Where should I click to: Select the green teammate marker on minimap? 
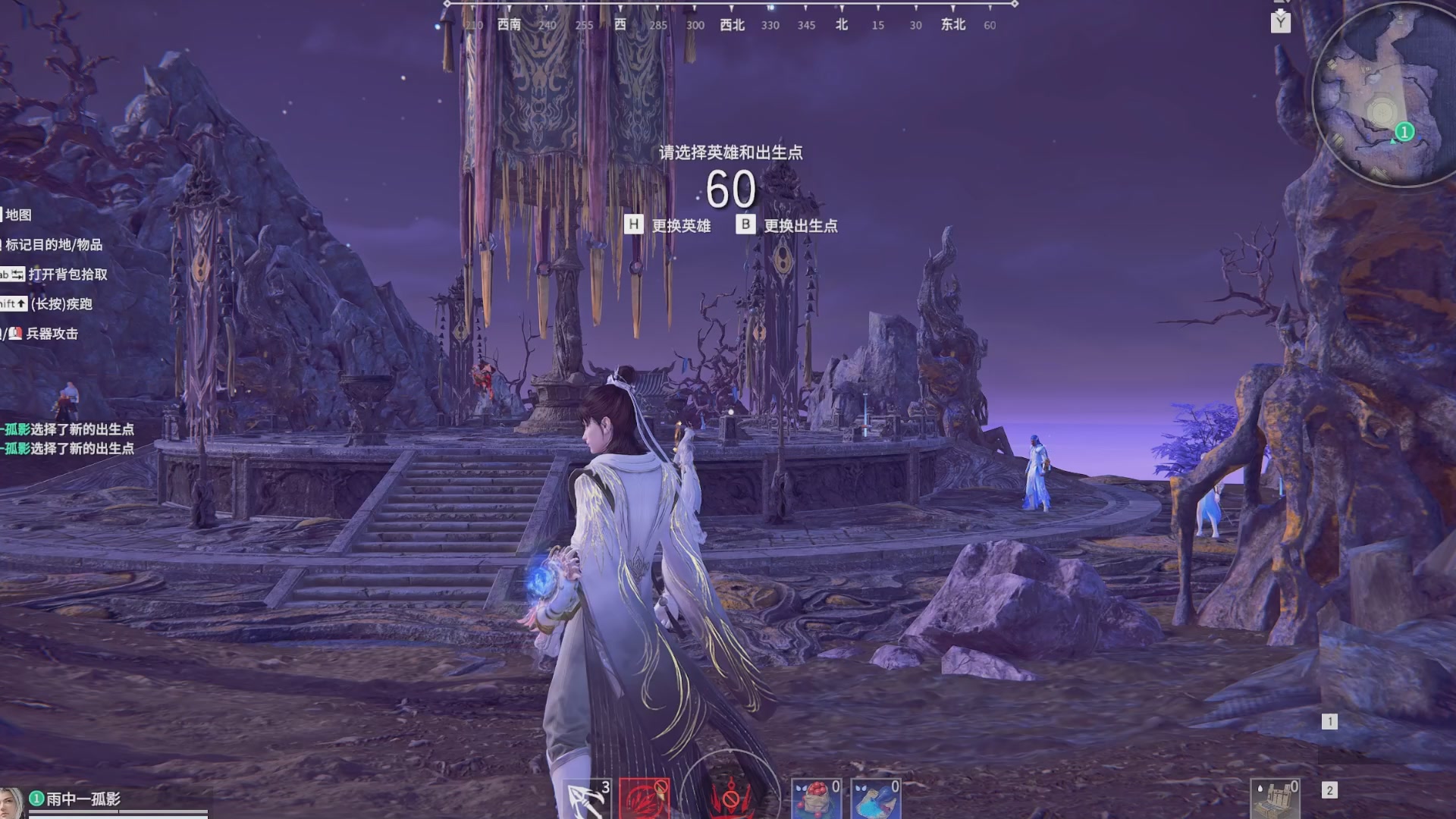pos(1404,132)
